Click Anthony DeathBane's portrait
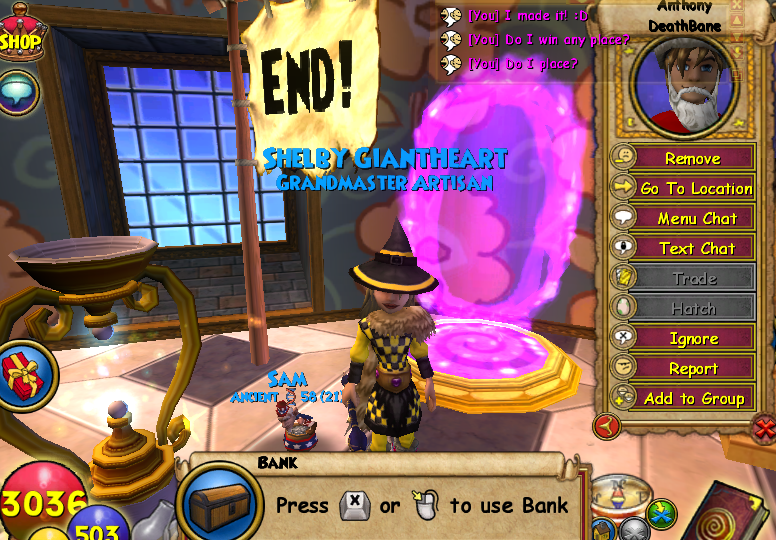Viewport: 776px width, 540px height. pyautogui.click(x=681, y=87)
